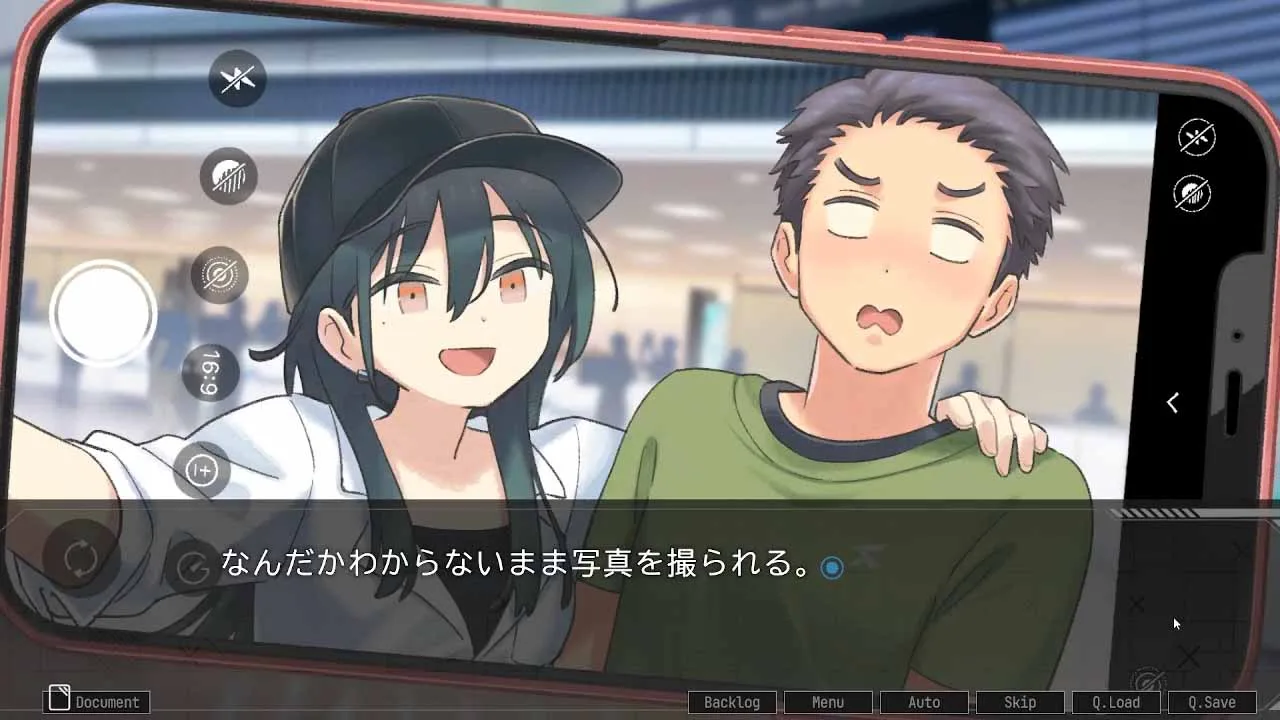This screenshot has width=1280, height=720.
Task: Quick load with the Q.Load button
Action: pos(1116,702)
